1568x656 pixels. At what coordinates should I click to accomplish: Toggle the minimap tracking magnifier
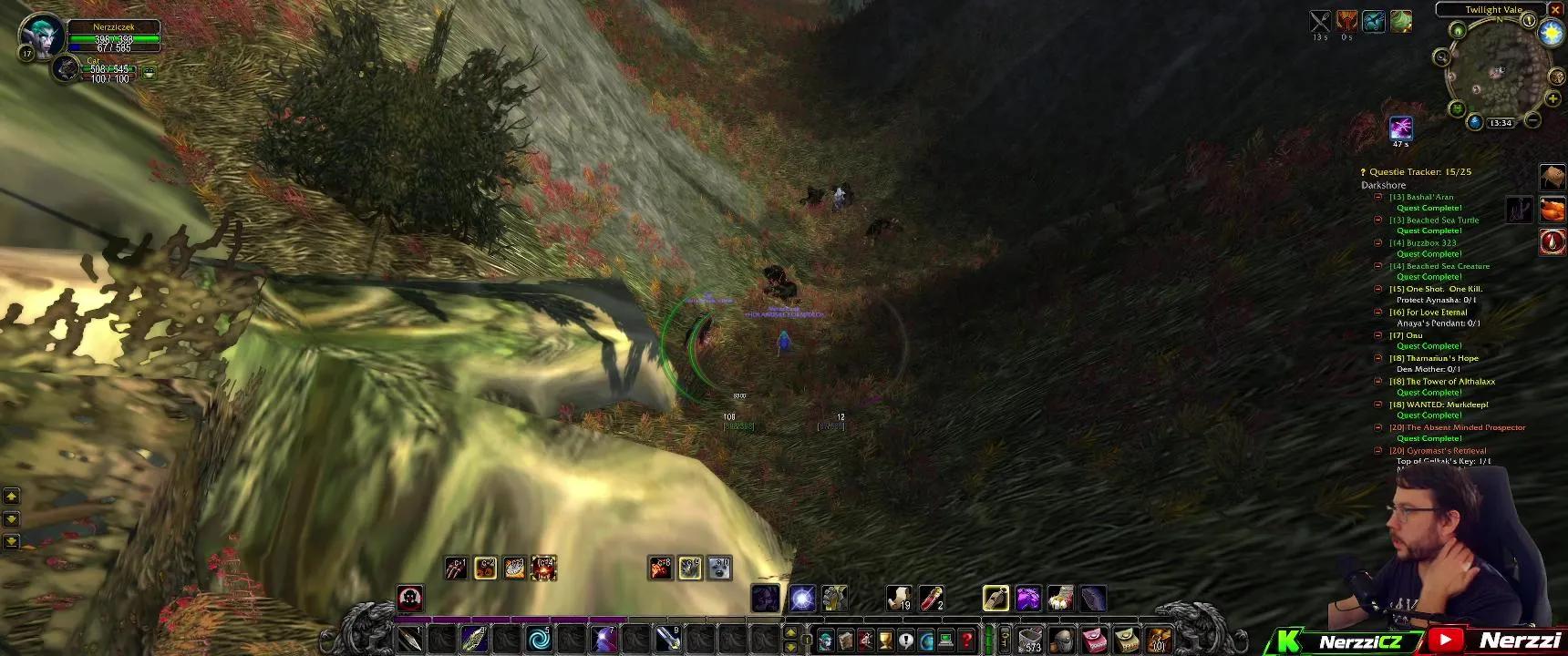(1441, 56)
